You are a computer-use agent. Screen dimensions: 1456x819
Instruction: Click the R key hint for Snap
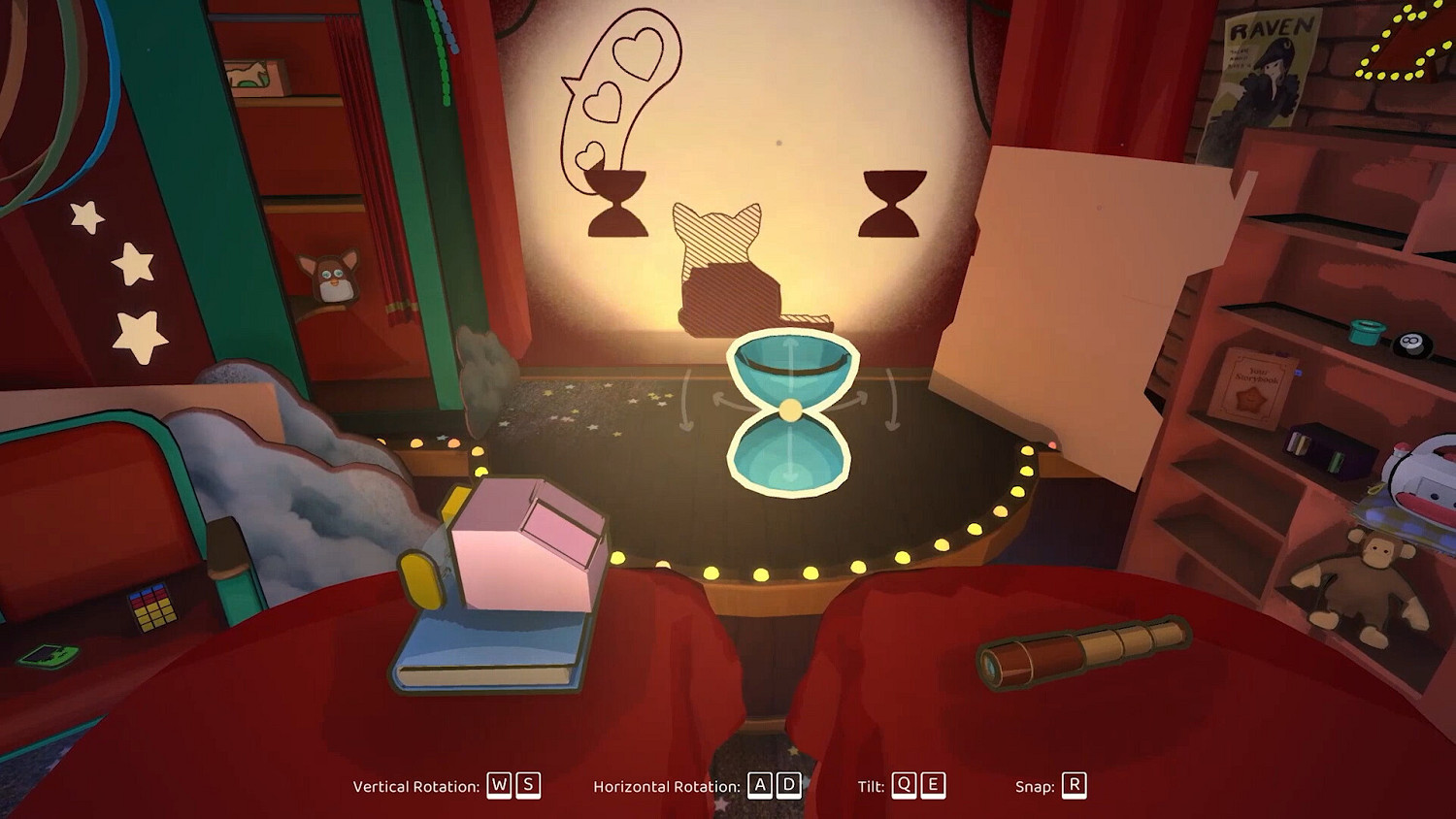tap(1075, 786)
